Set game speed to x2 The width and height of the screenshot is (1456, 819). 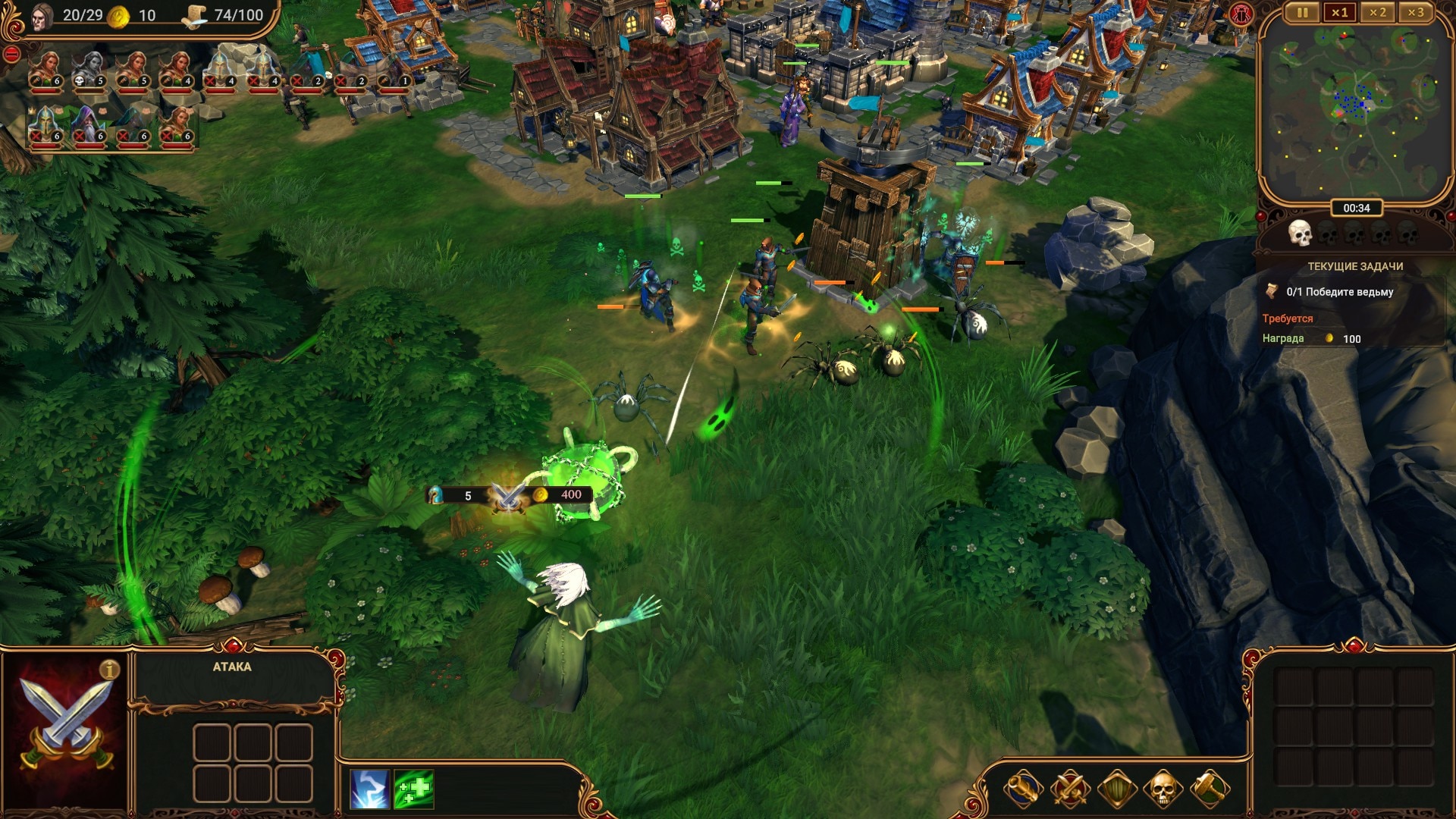[x=1378, y=13]
